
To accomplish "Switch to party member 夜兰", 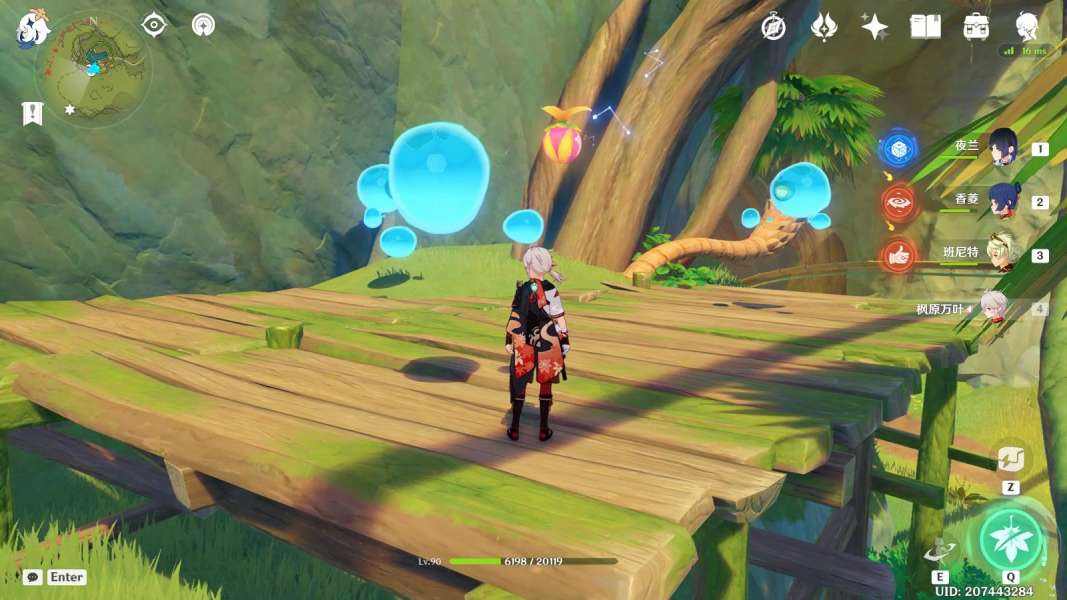I will click(x=1002, y=148).
